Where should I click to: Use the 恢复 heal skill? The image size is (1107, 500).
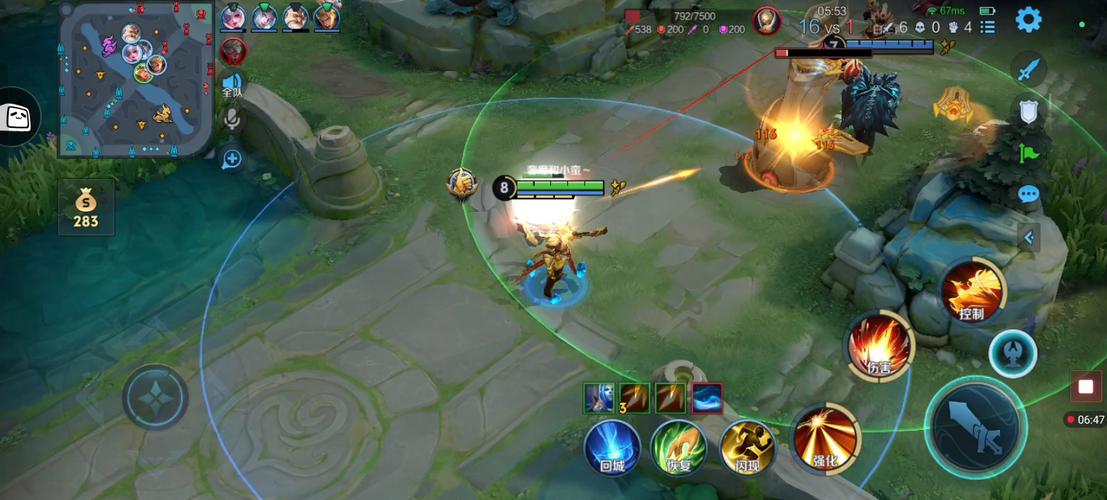click(678, 446)
